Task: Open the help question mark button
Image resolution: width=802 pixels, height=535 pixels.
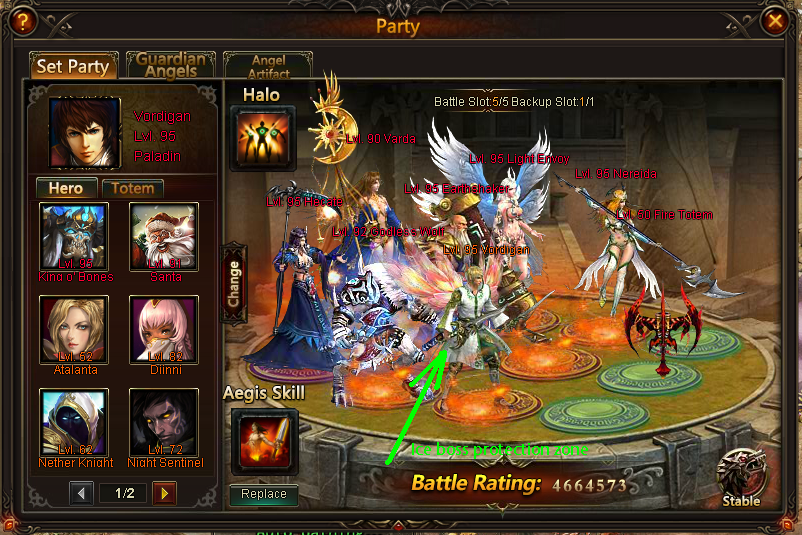Action: [x=22, y=20]
